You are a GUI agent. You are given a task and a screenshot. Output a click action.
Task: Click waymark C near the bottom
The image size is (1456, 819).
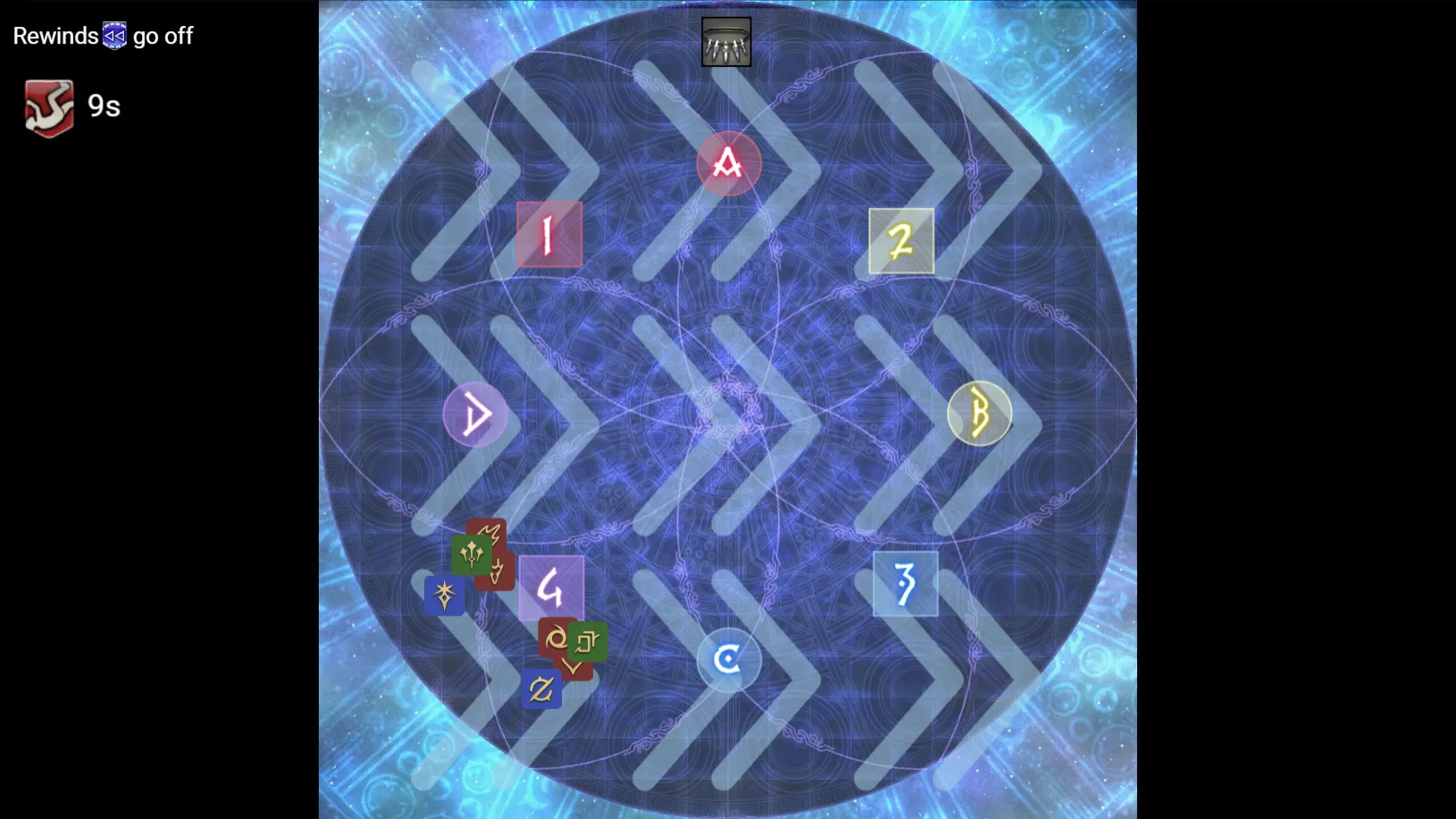[729, 659]
